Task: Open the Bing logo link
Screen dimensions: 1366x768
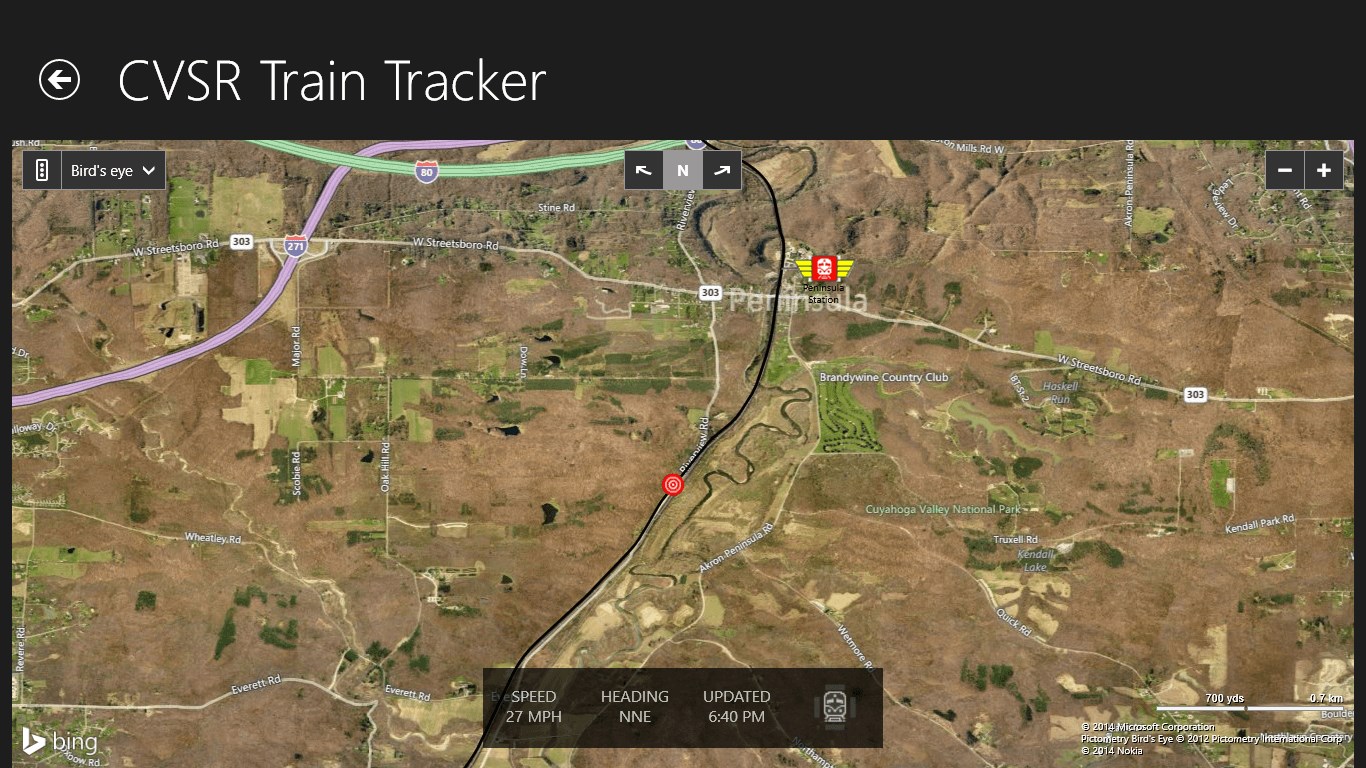Action: click(x=60, y=741)
